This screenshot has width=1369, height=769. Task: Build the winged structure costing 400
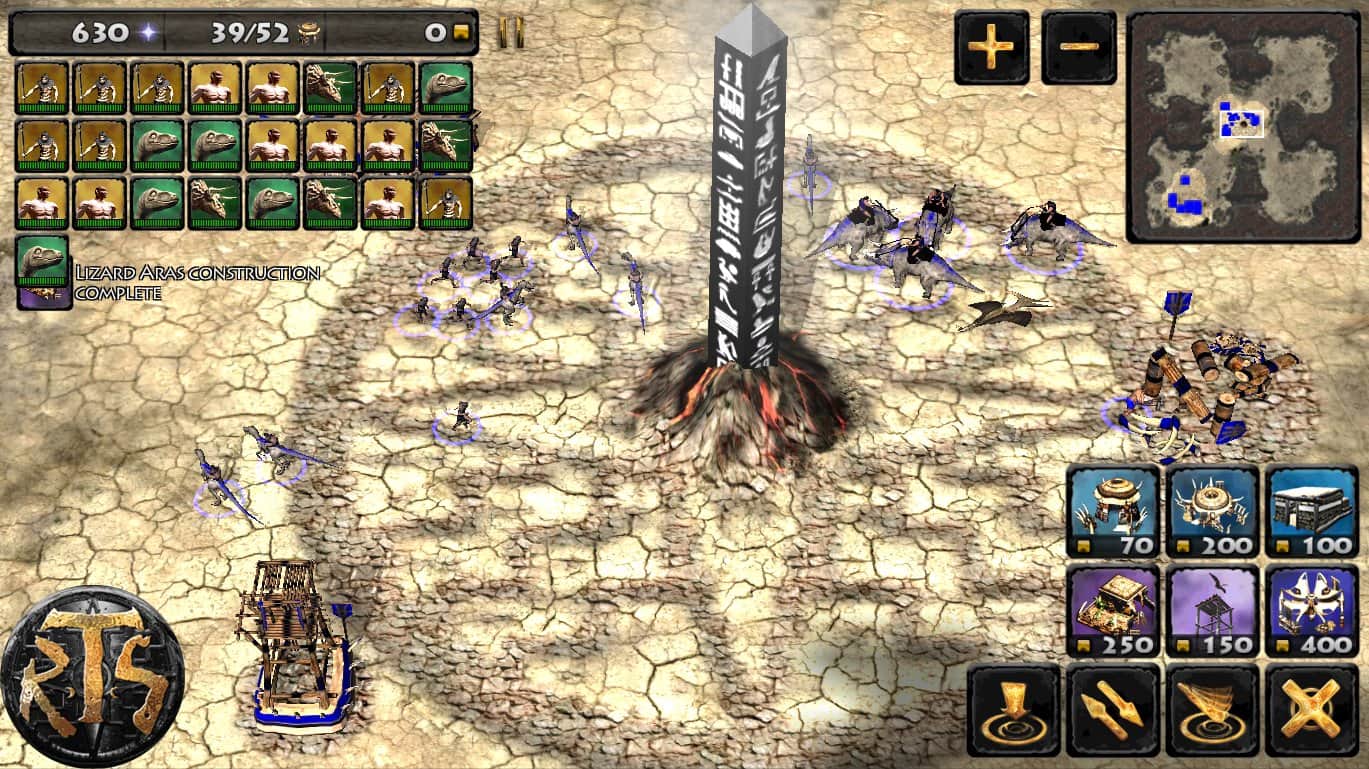pos(1311,610)
